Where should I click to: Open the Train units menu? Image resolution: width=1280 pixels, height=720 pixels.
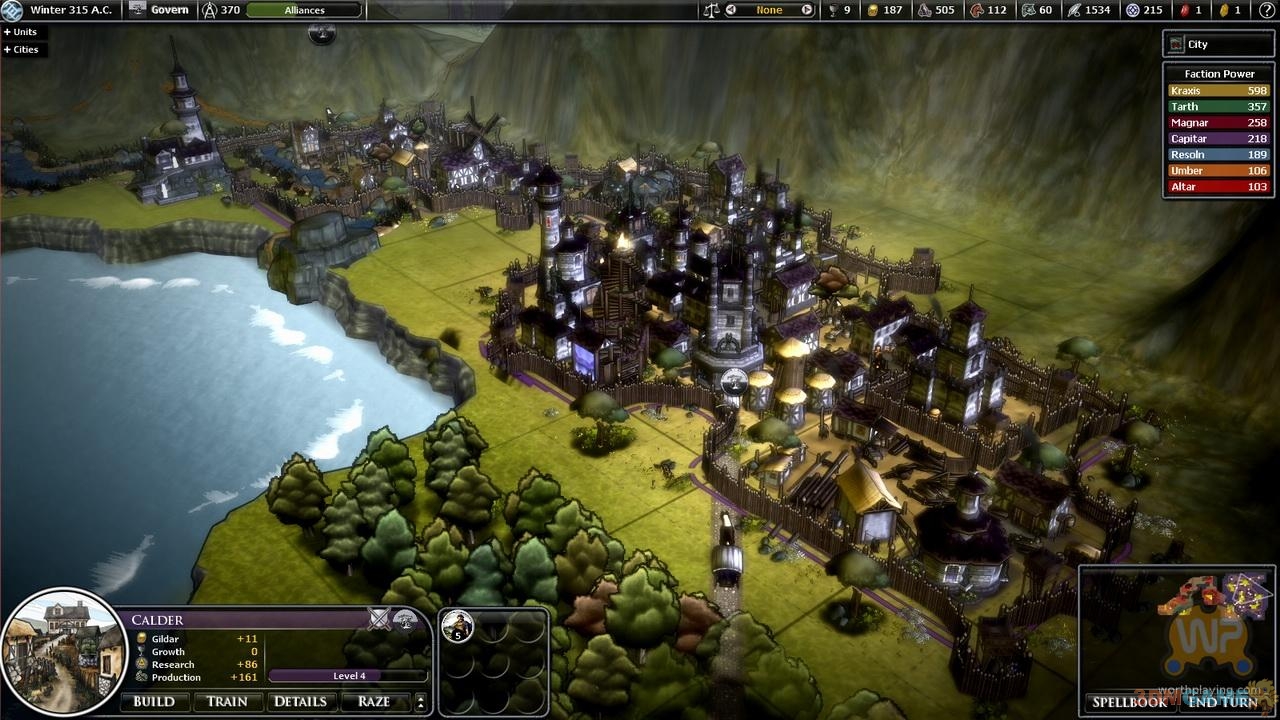[227, 701]
